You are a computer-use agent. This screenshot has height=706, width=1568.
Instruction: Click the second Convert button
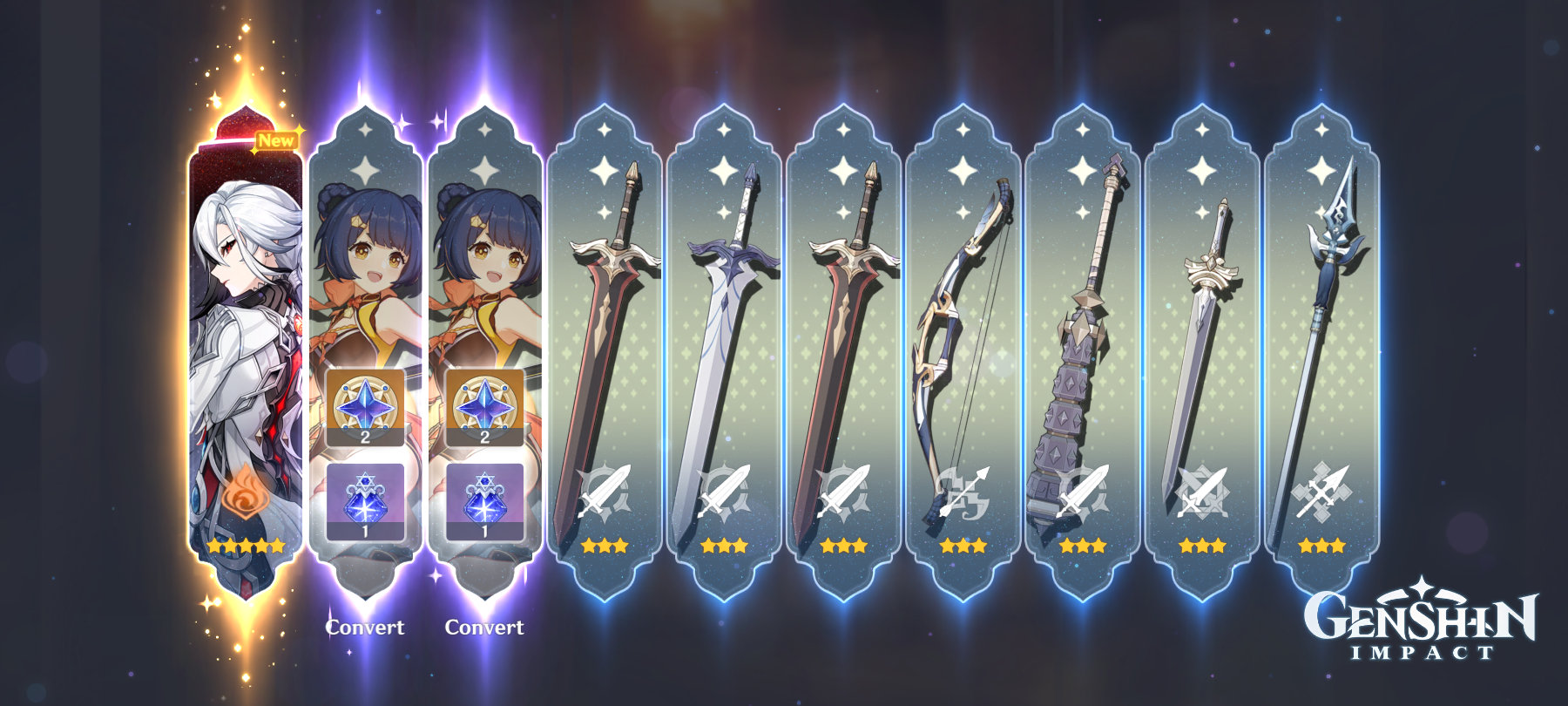pos(483,625)
